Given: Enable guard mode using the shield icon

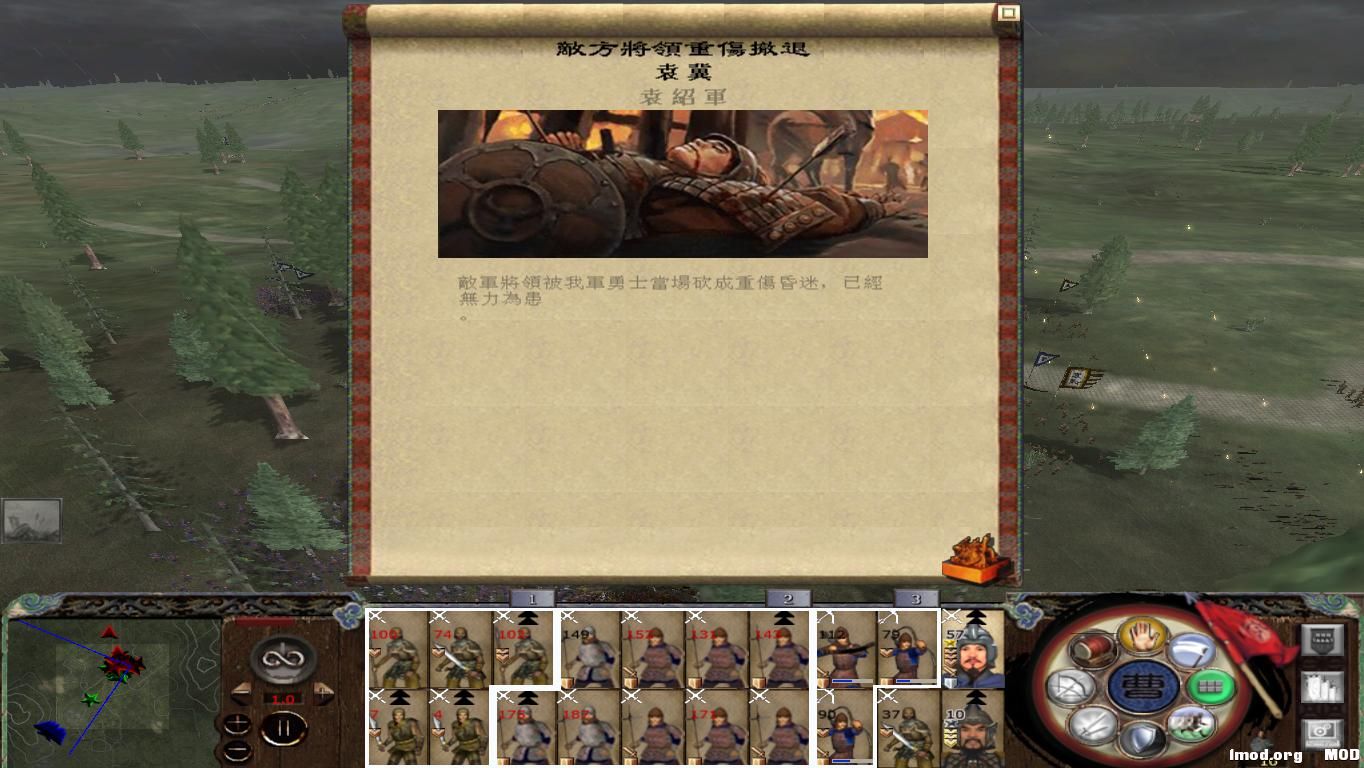Looking at the screenshot, I should tap(1143, 737).
